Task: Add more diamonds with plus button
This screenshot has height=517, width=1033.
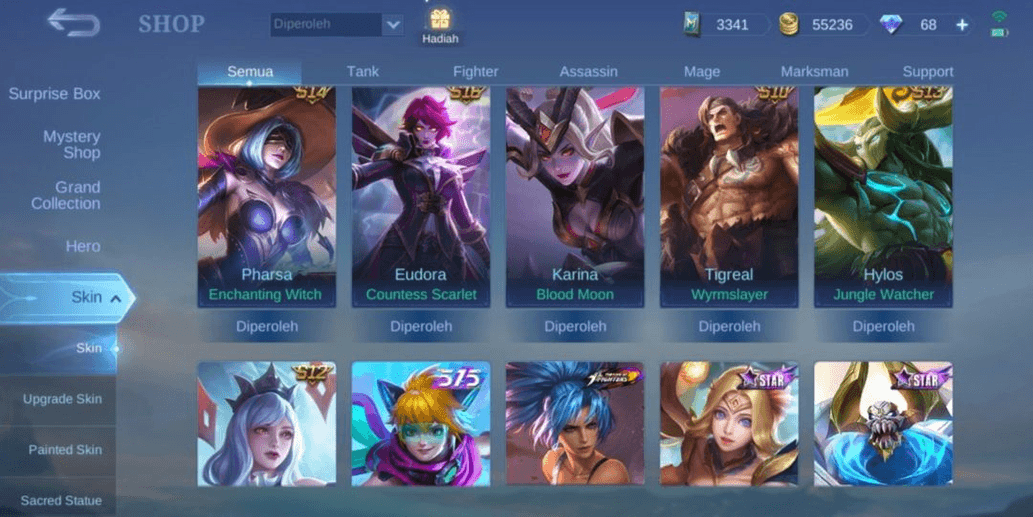Action: click(962, 25)
